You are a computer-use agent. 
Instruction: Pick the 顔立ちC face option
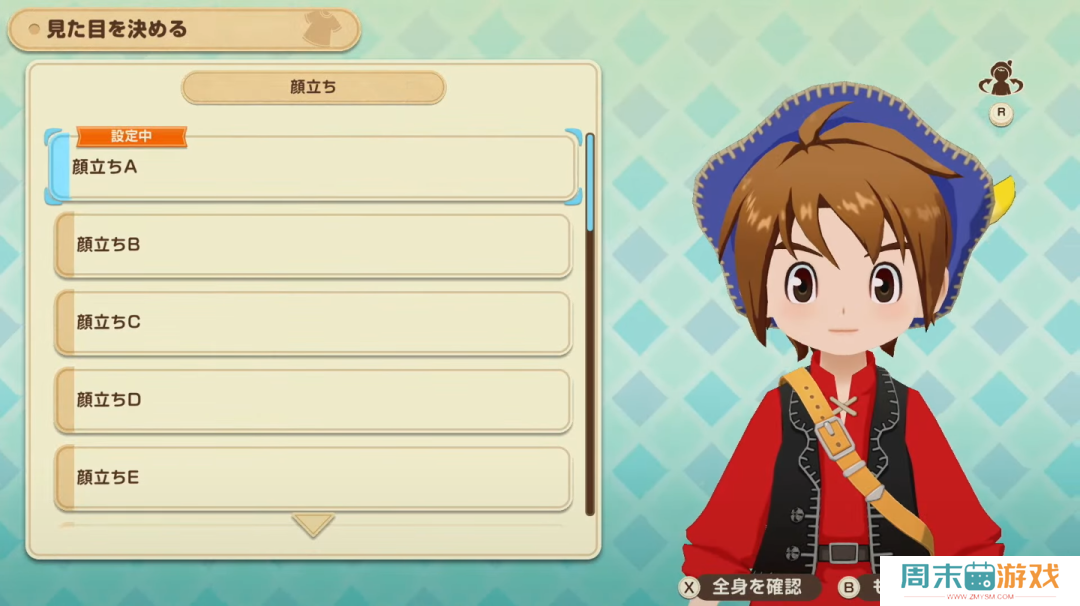313,323
